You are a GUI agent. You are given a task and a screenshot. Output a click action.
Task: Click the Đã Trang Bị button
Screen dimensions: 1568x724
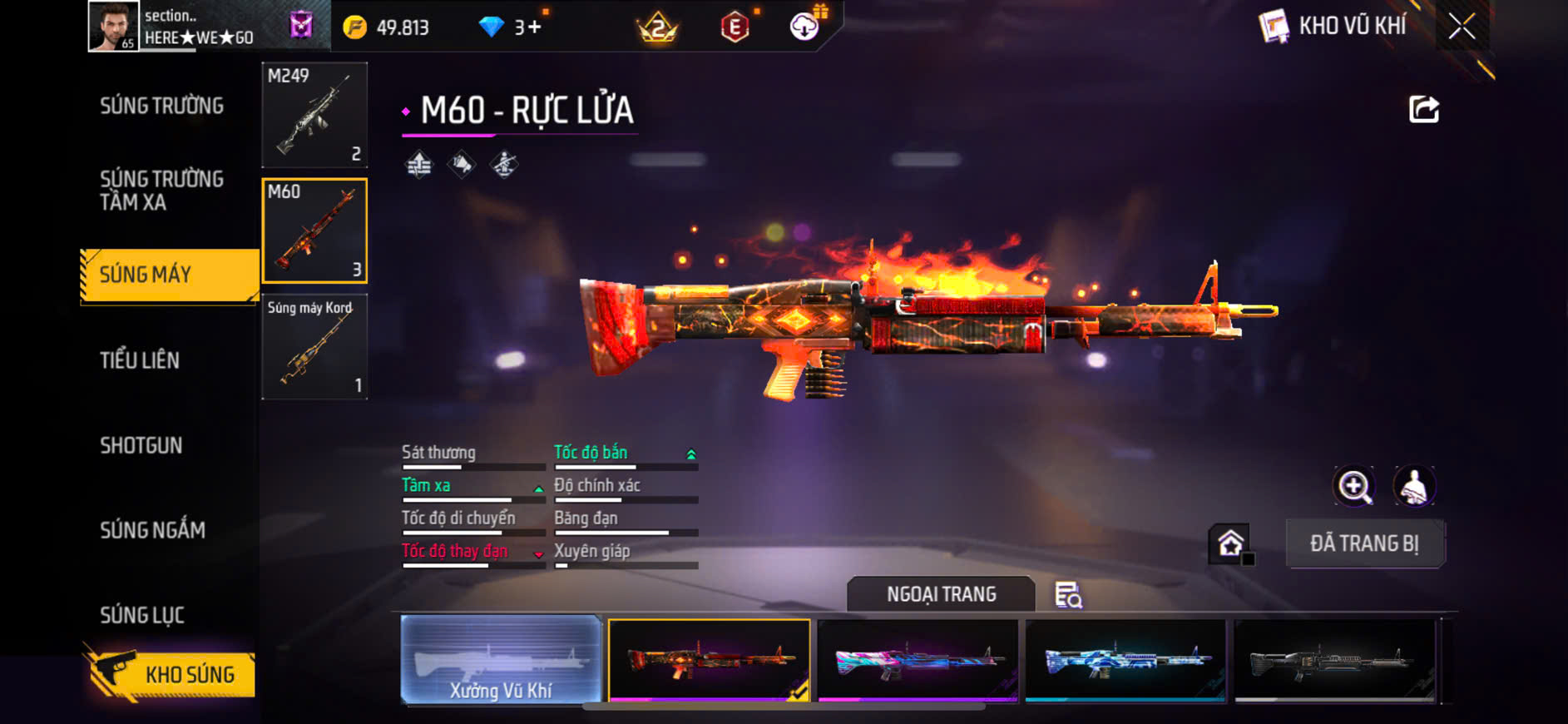(x=1364, y=543)
